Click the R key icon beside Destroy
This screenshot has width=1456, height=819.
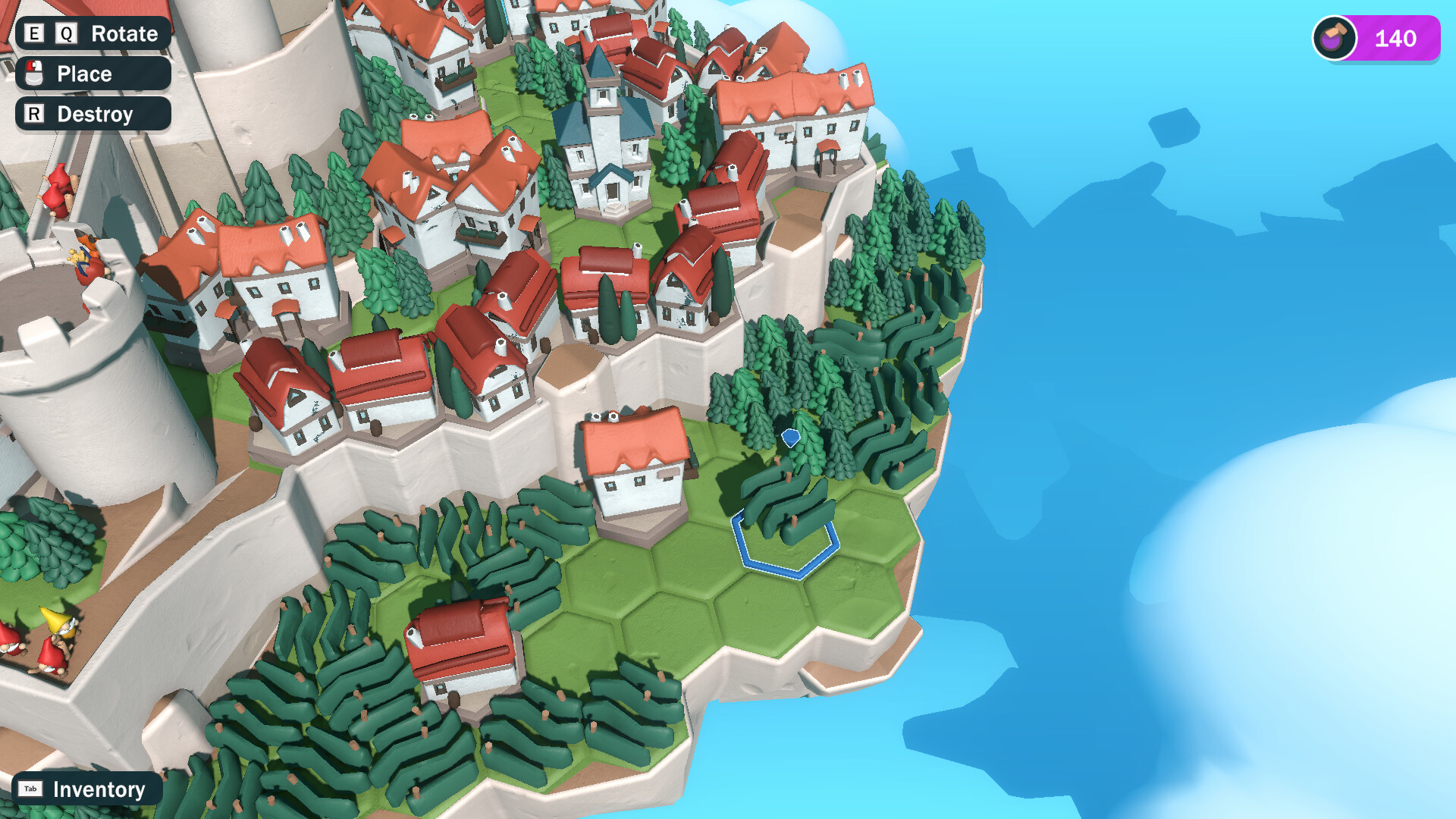[33, 115]
